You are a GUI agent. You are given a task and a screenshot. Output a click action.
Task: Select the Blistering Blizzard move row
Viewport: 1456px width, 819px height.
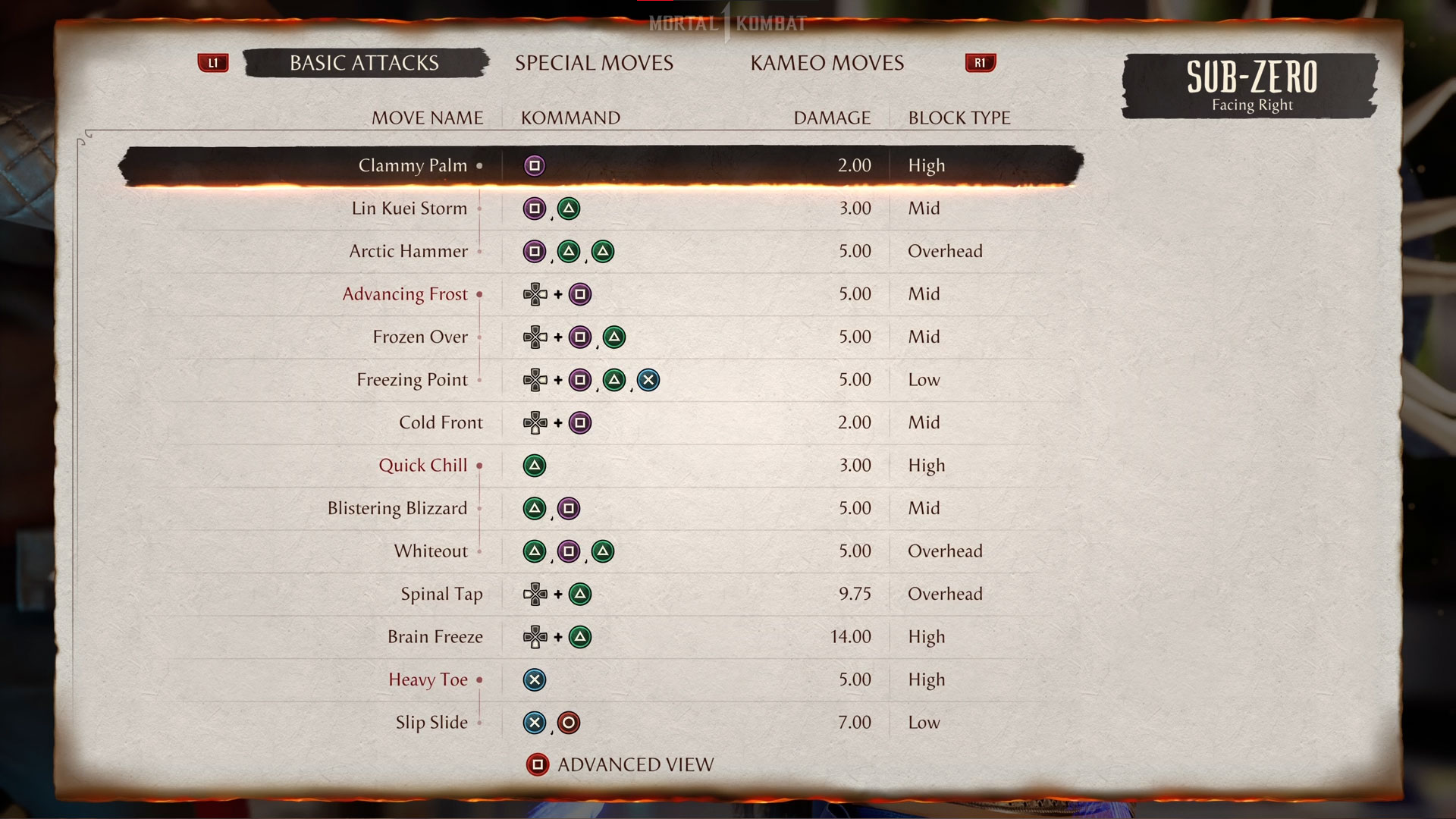[397, 508]
